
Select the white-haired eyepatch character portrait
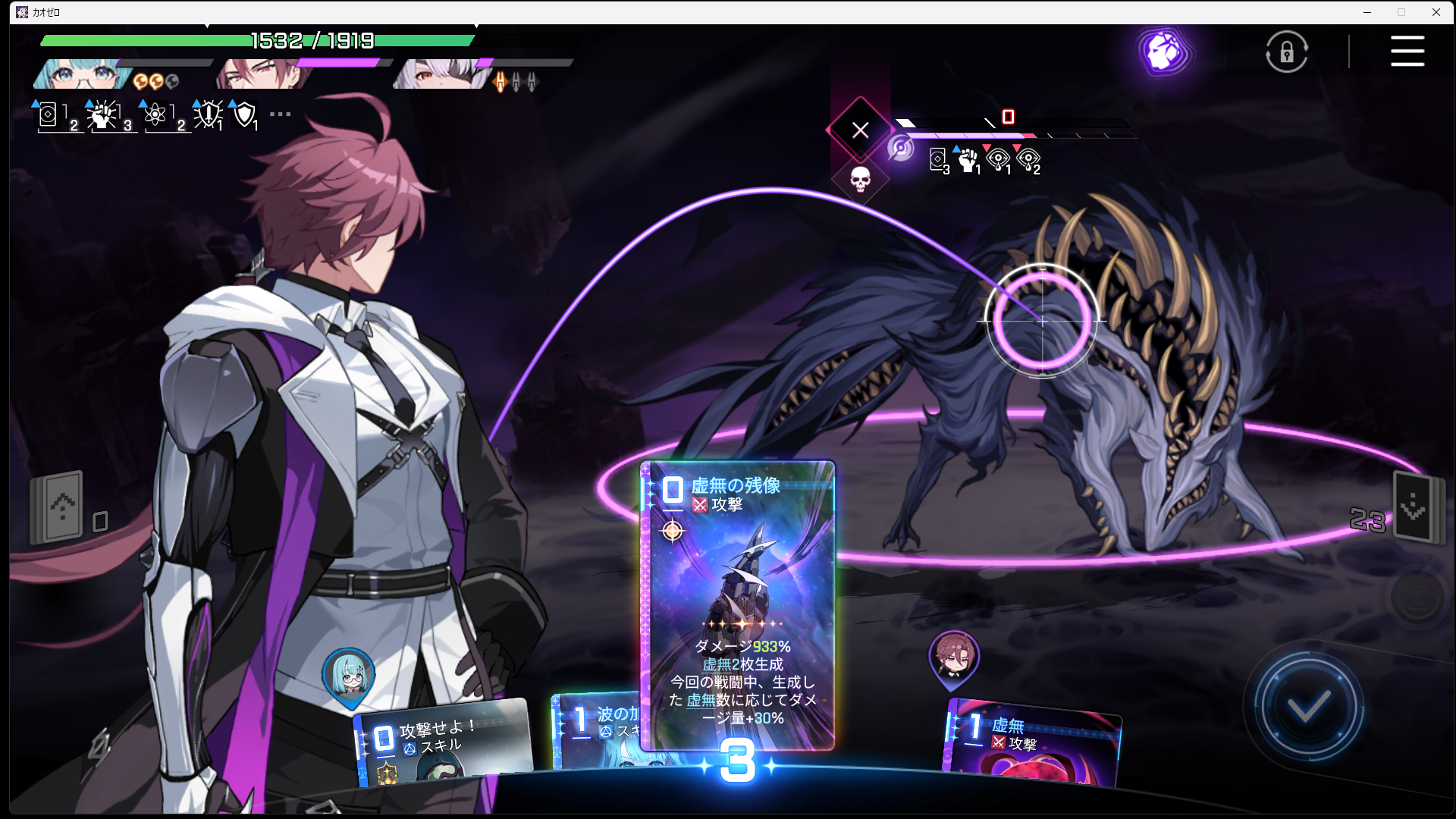pos(440,74)
